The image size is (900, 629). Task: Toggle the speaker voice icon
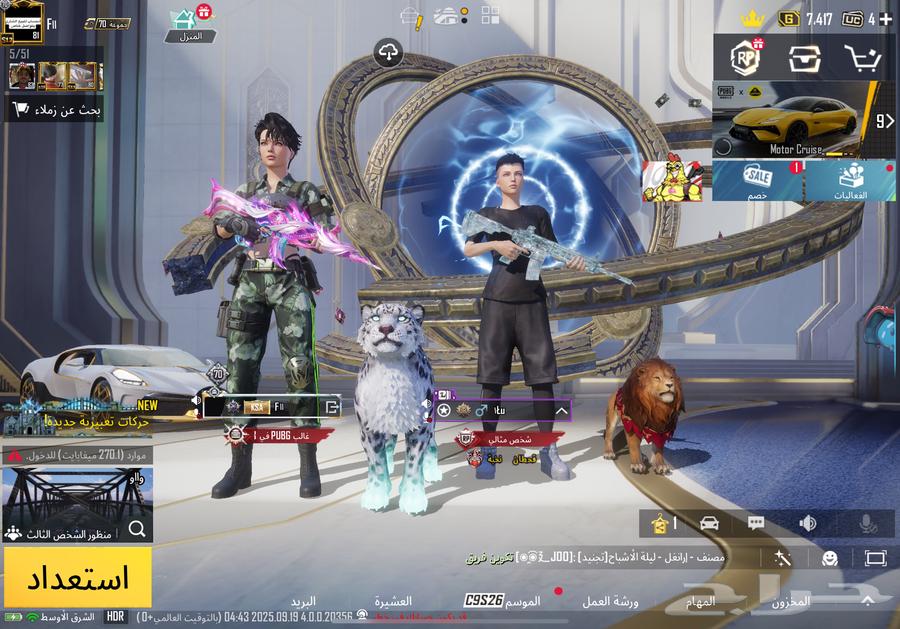tap(807, 523)
